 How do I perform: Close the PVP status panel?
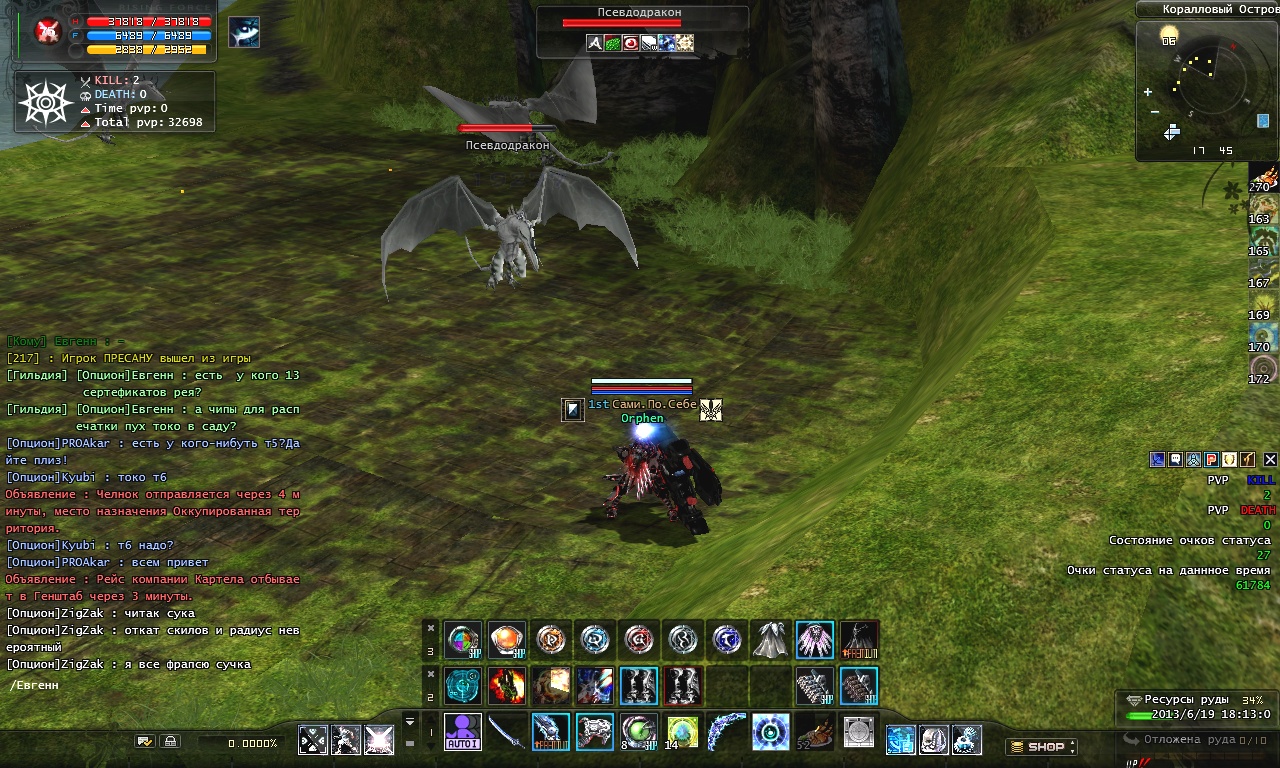(x=1270, y=460)
